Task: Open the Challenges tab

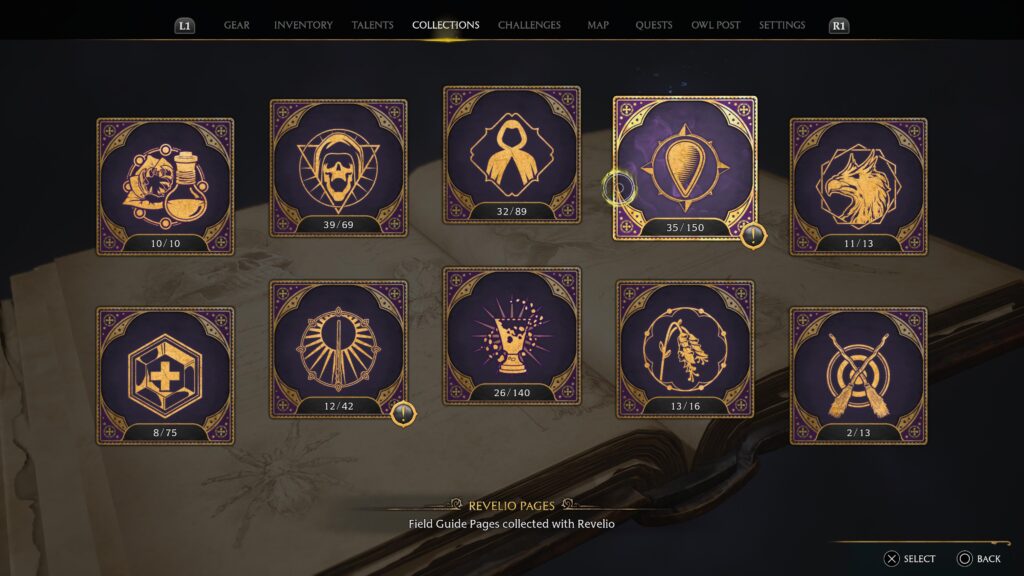Action: (x=529, y=25)
